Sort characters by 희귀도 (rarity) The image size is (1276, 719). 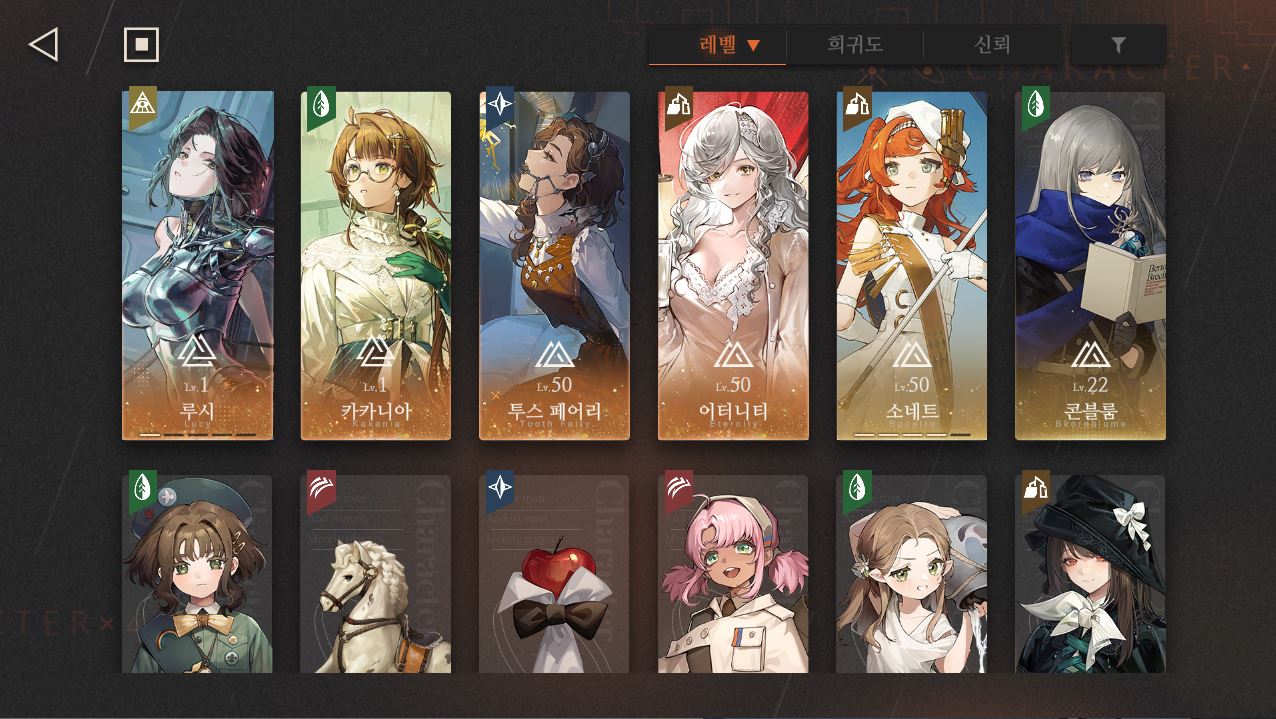854,45
